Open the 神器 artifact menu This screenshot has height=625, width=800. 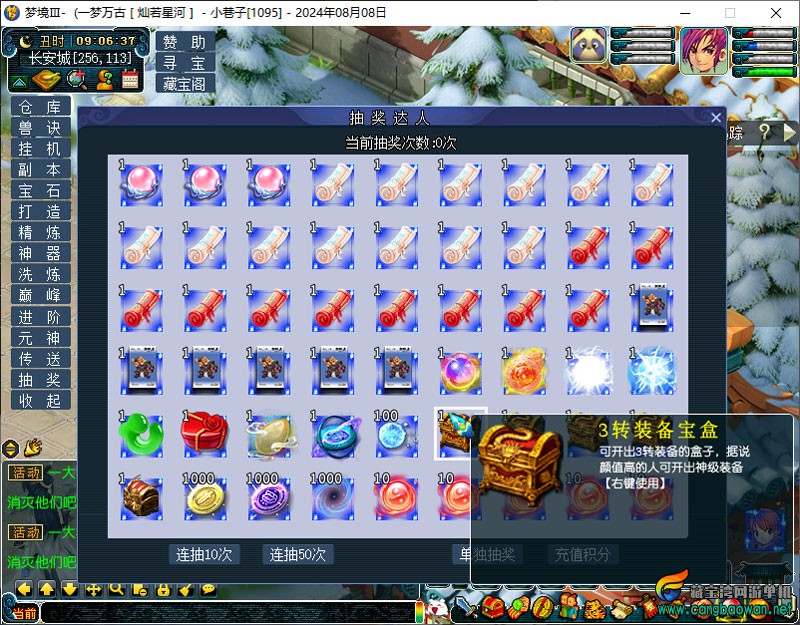tap(40, 254)
